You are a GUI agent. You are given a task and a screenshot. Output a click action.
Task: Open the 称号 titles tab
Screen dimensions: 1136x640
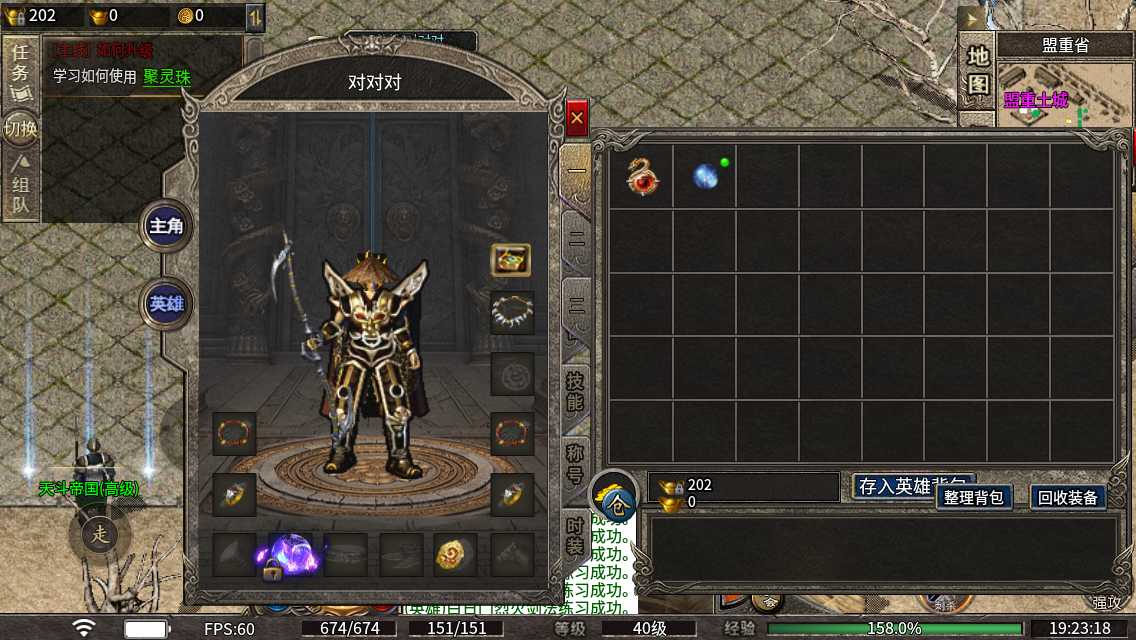pos(576,463)
